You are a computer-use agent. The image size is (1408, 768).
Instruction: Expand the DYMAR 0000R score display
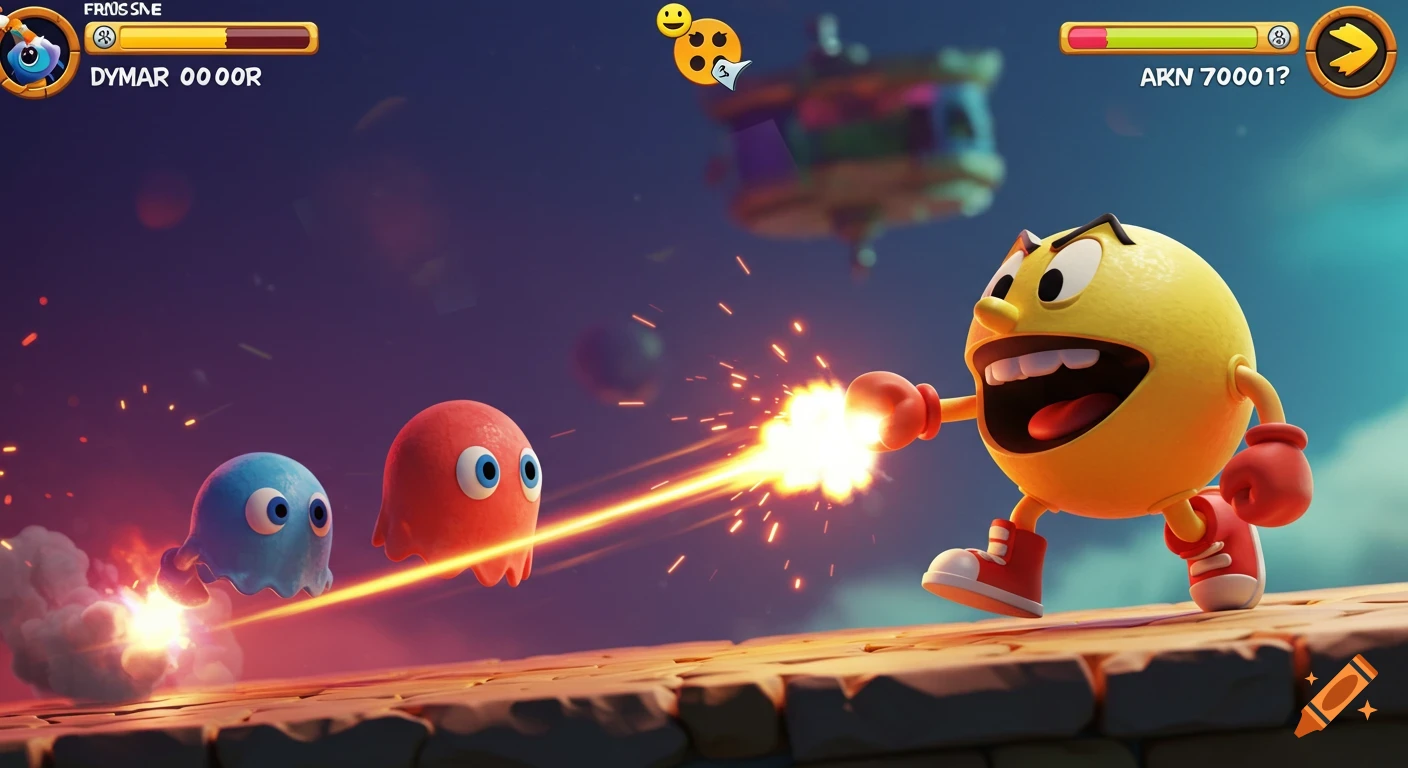(175, 76)
